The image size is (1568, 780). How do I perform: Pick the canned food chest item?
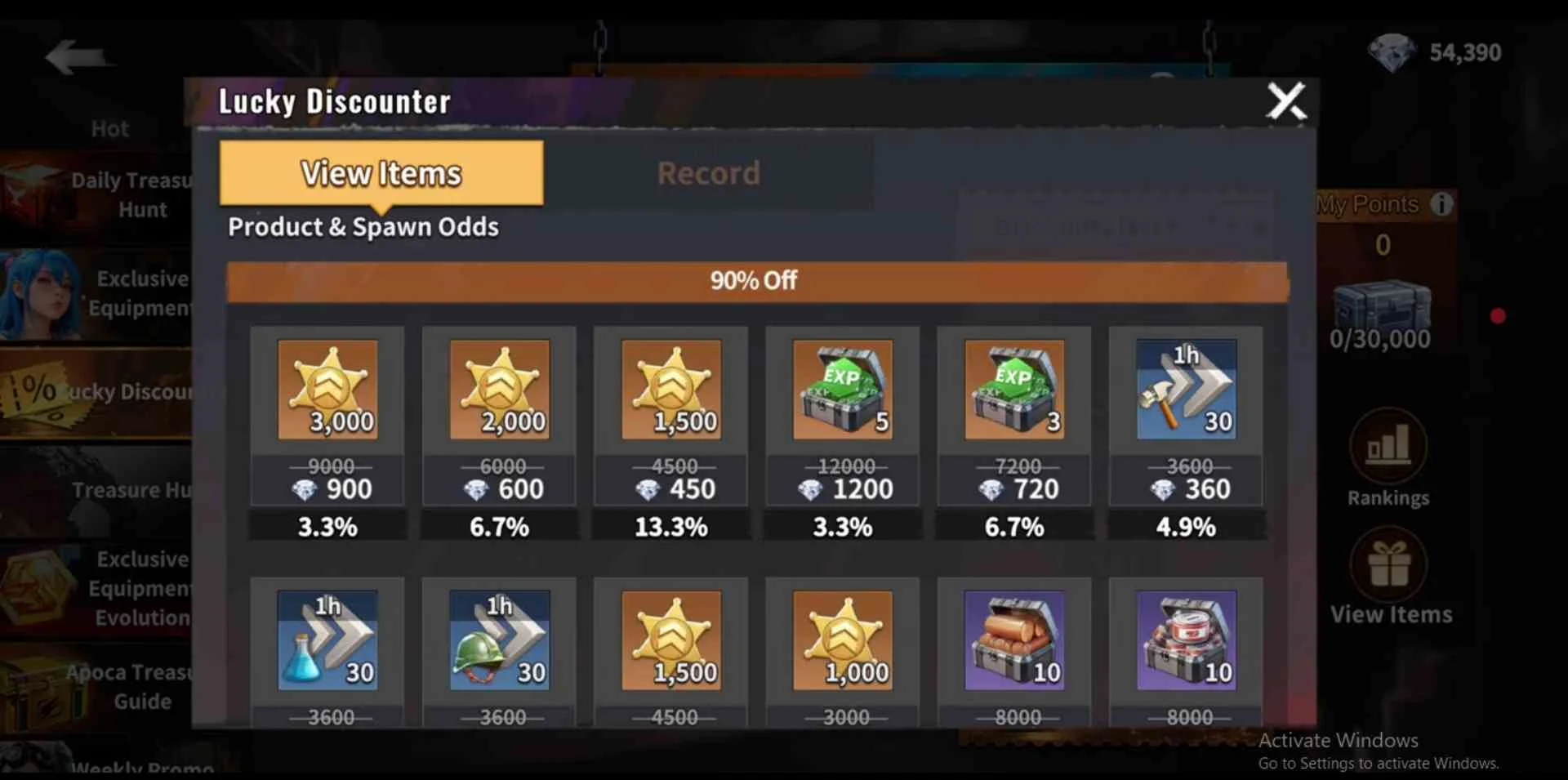[1186, 640]
